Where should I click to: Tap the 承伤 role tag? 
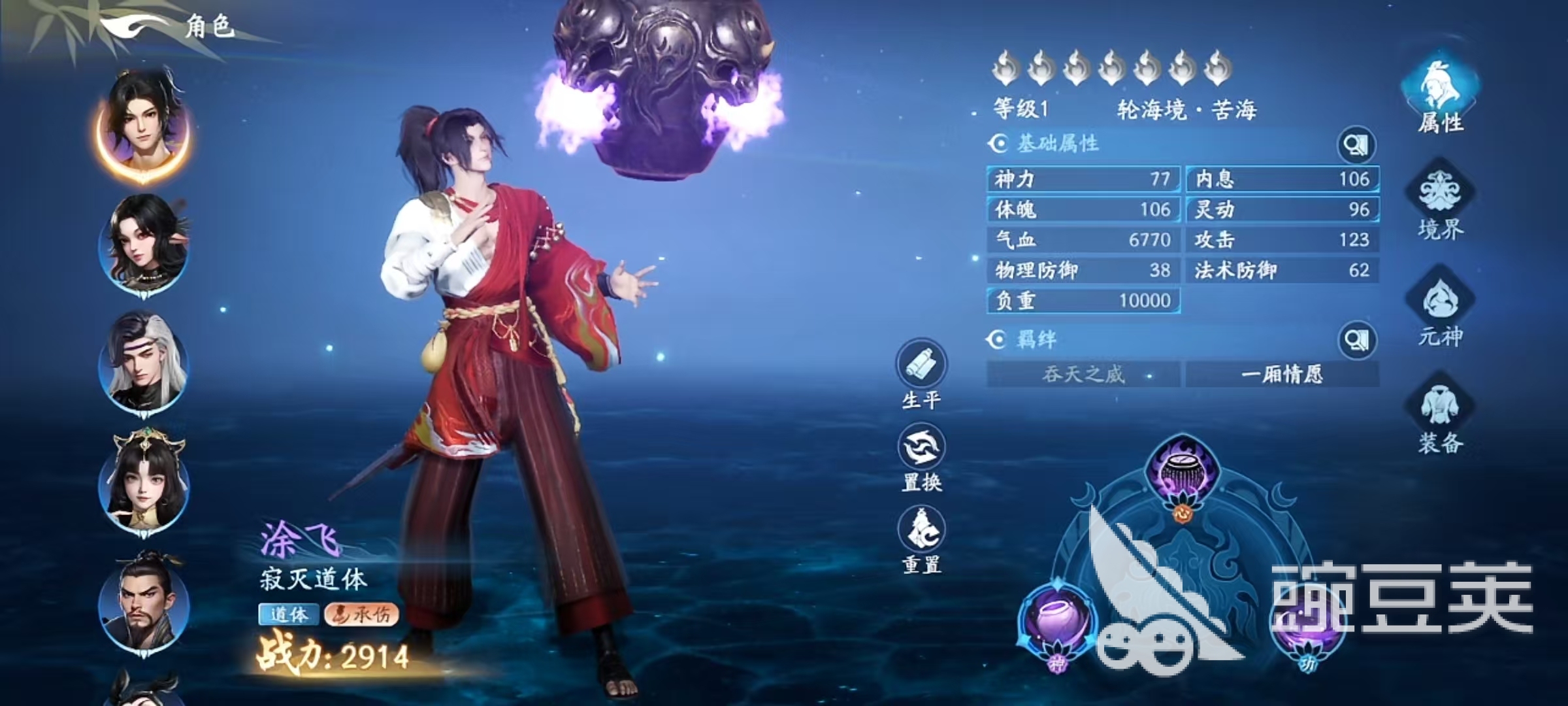pos(362,614)
